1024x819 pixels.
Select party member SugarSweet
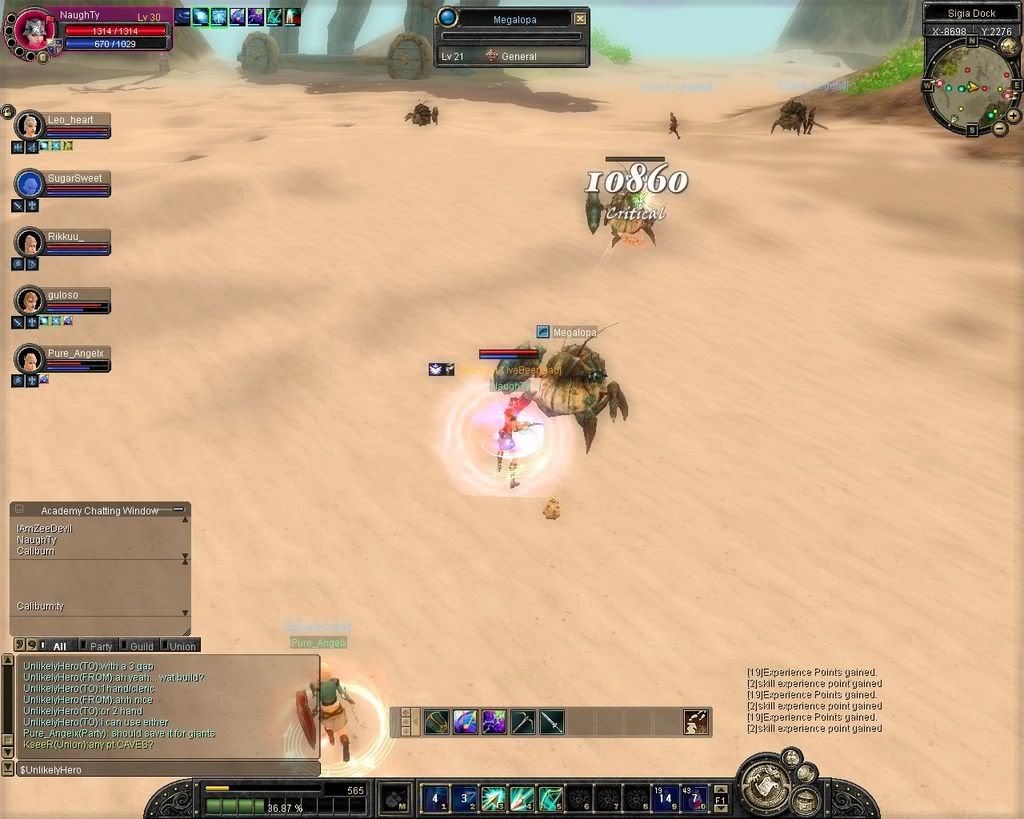click(x=31, y=184)
